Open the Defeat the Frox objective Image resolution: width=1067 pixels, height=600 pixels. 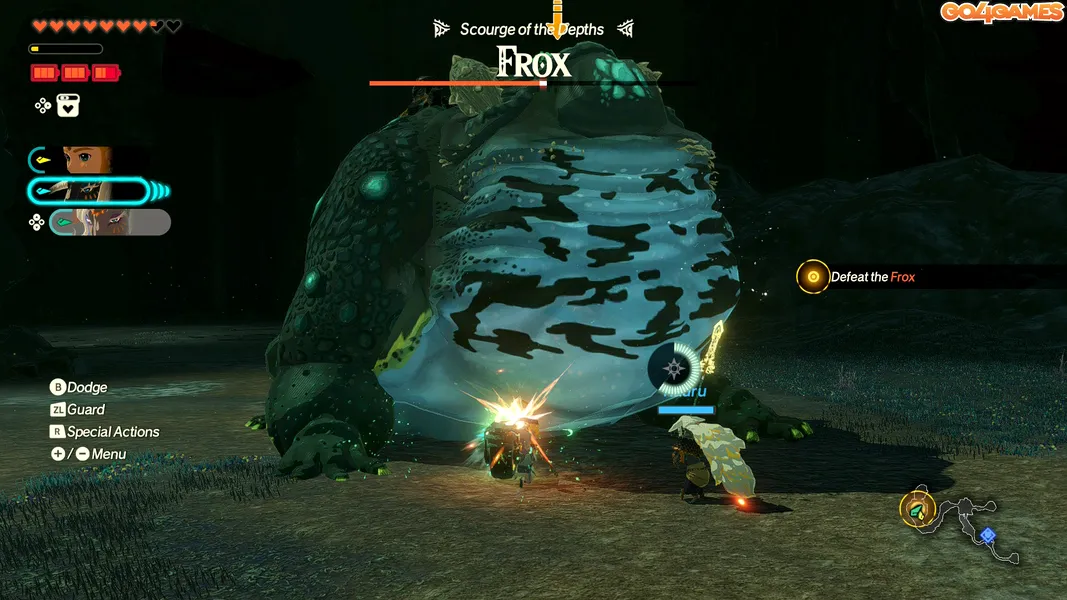(x=872, y=277)
